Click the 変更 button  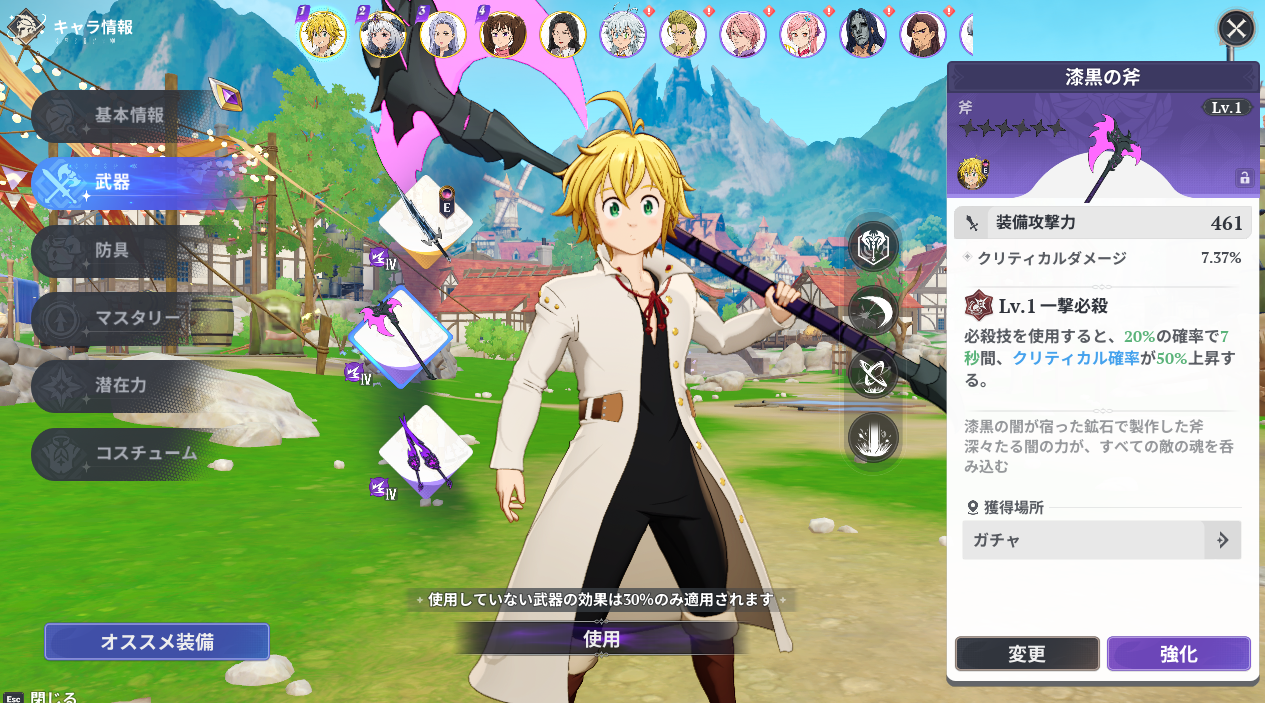pyautogui.click(x=1027, y=654)
